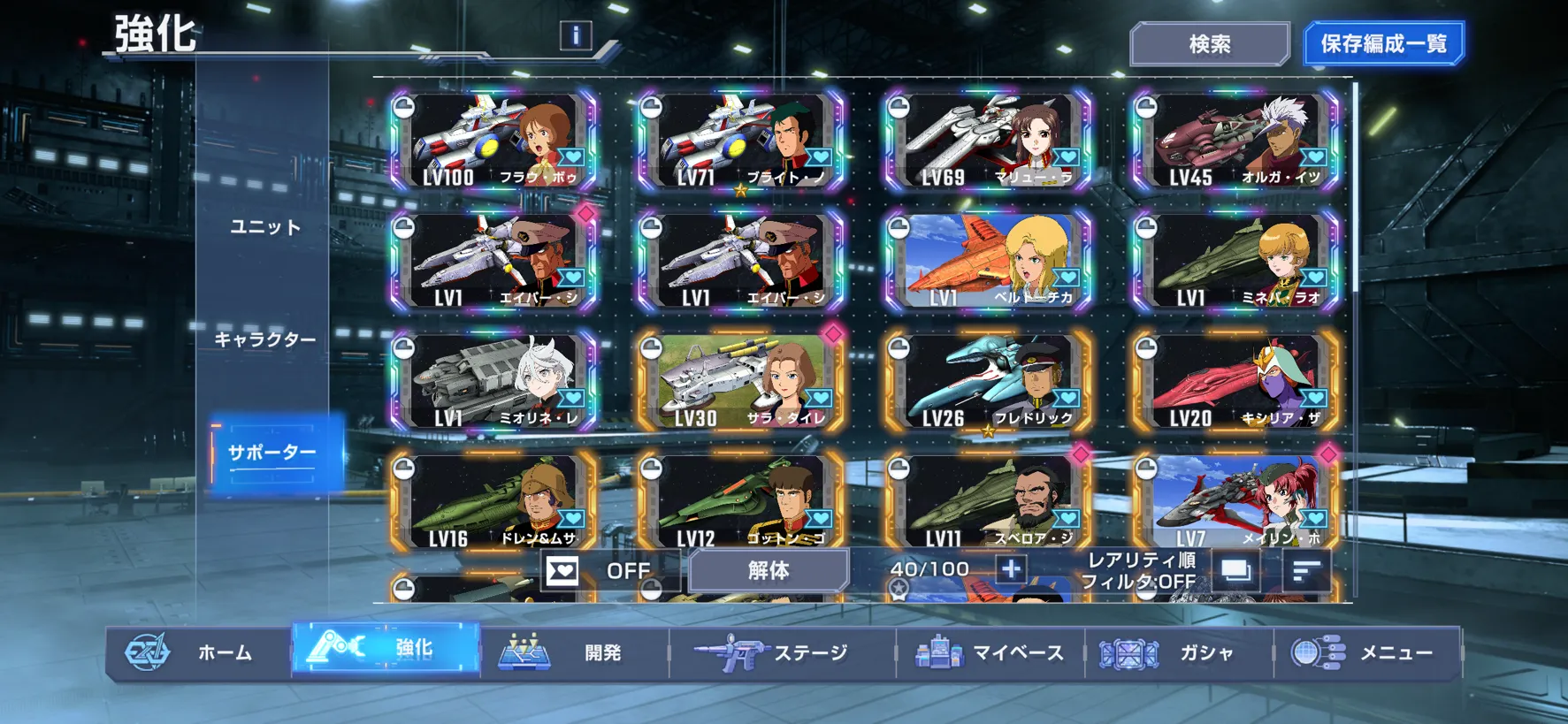
Task: Select the サポーター tab
Action: click(272, 453)
